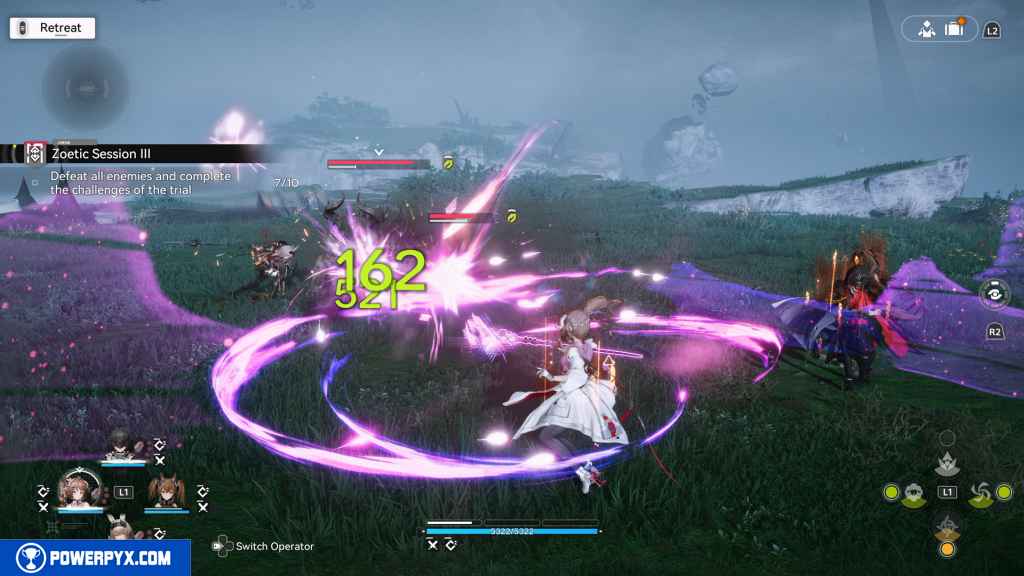
Task: Click the Retreat button
Action: click(52, 28)
